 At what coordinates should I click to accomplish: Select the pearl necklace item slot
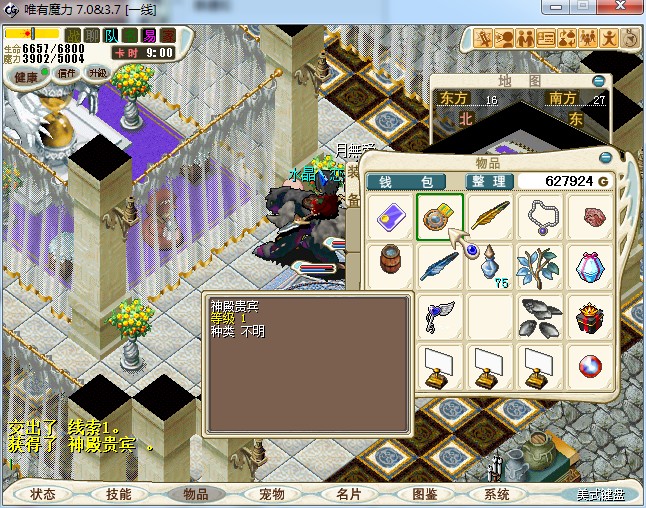click(540, 216)
